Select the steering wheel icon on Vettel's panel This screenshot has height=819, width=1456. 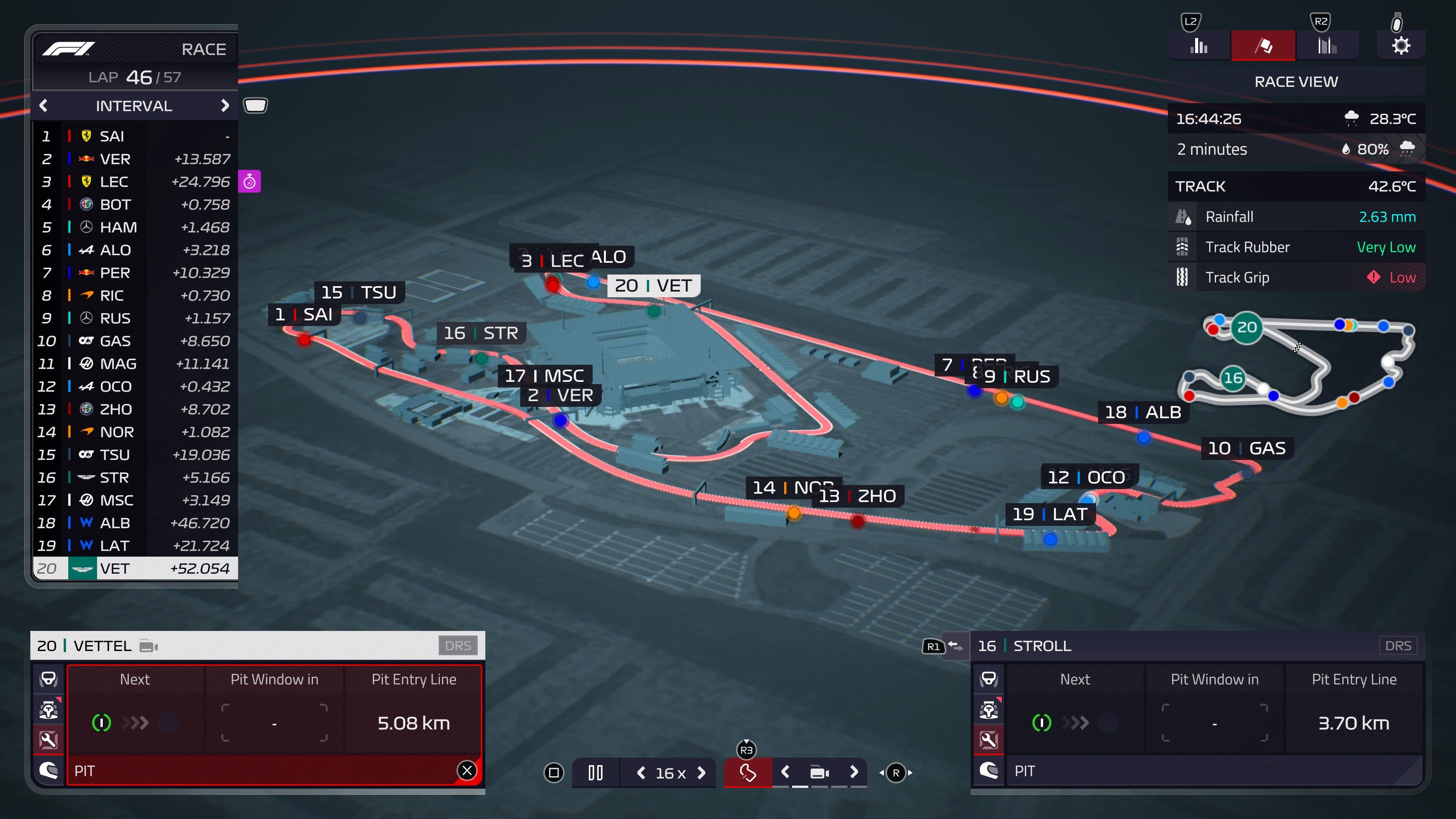point(49,680)
